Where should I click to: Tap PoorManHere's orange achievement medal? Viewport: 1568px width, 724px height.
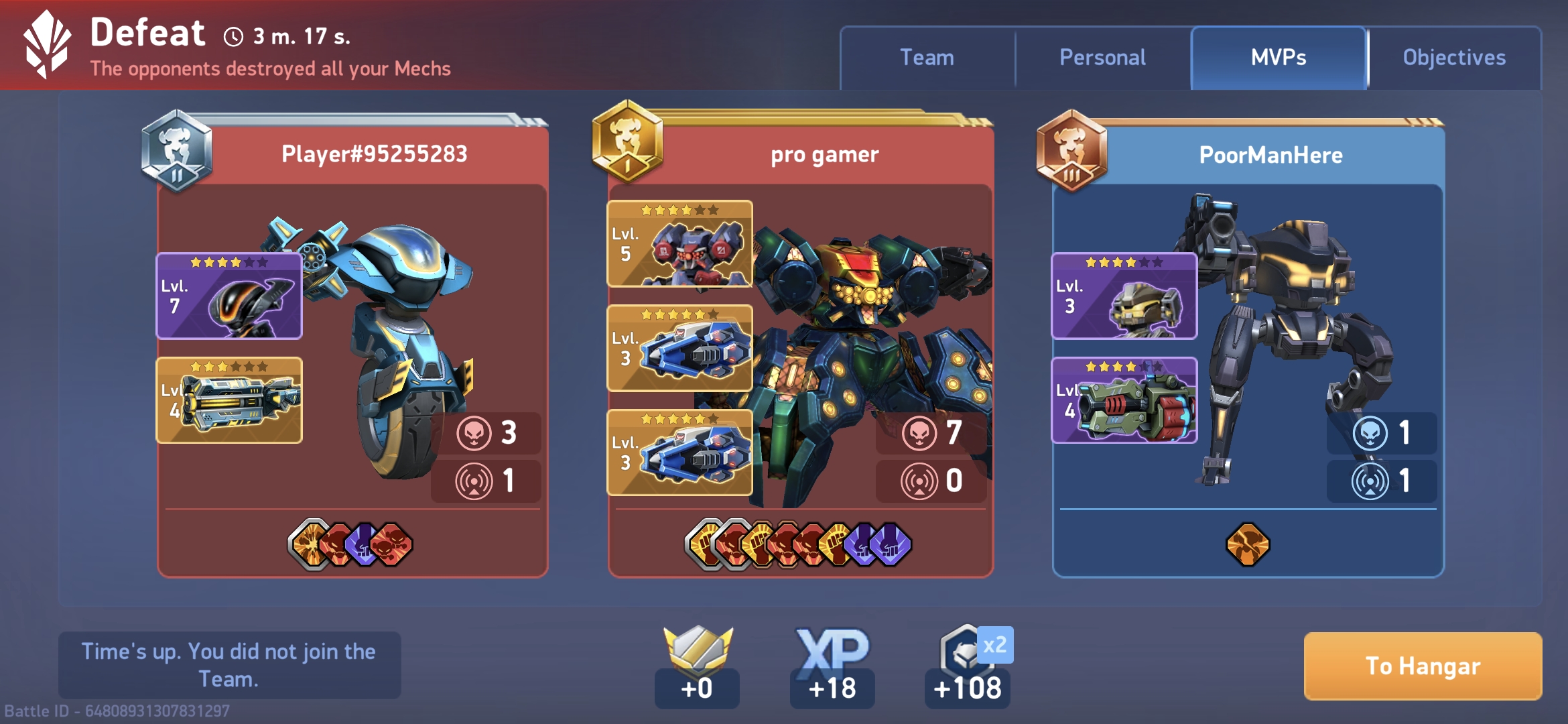point(1247,544)
